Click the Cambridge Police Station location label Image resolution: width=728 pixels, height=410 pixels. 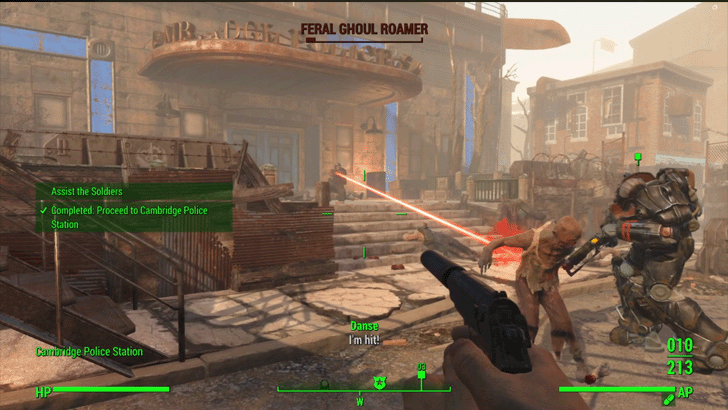pos(89,352)
